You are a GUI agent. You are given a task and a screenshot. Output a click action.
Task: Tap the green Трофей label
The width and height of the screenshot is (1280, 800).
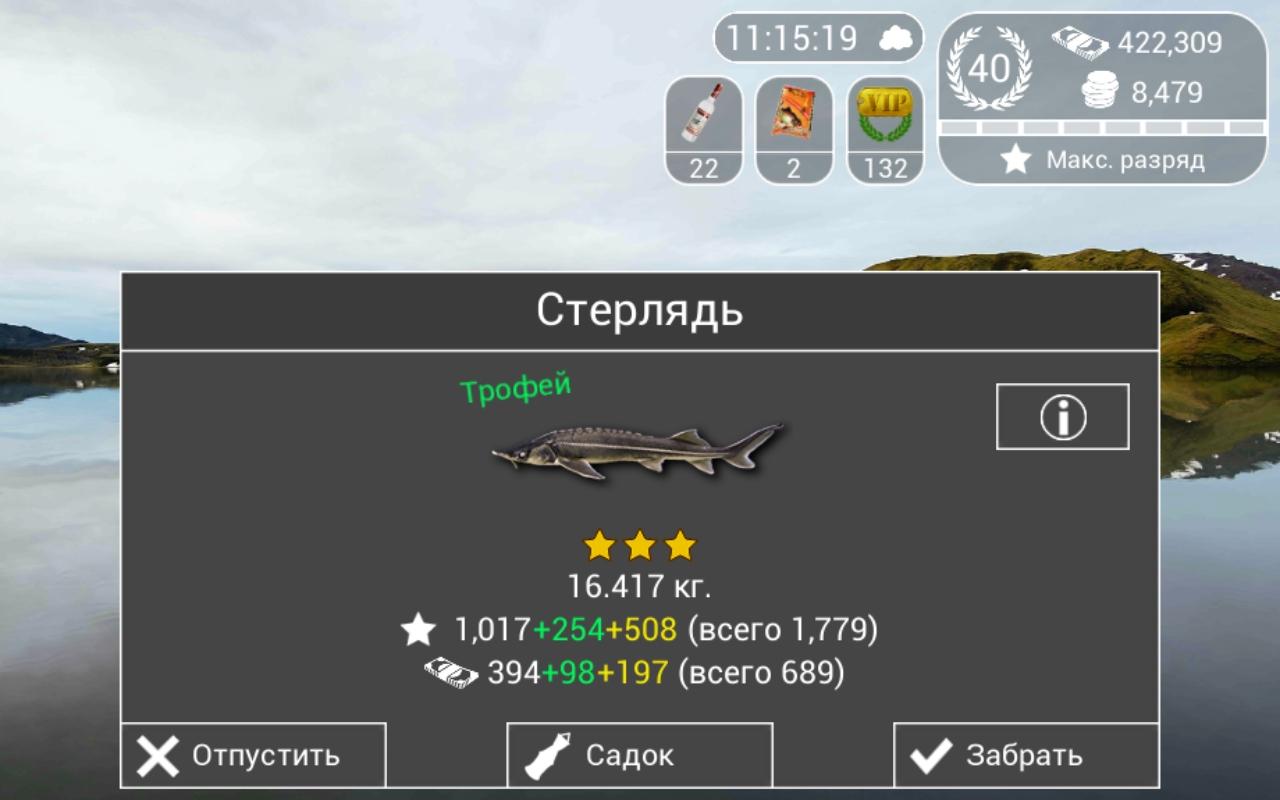click(x=516, y=388)
